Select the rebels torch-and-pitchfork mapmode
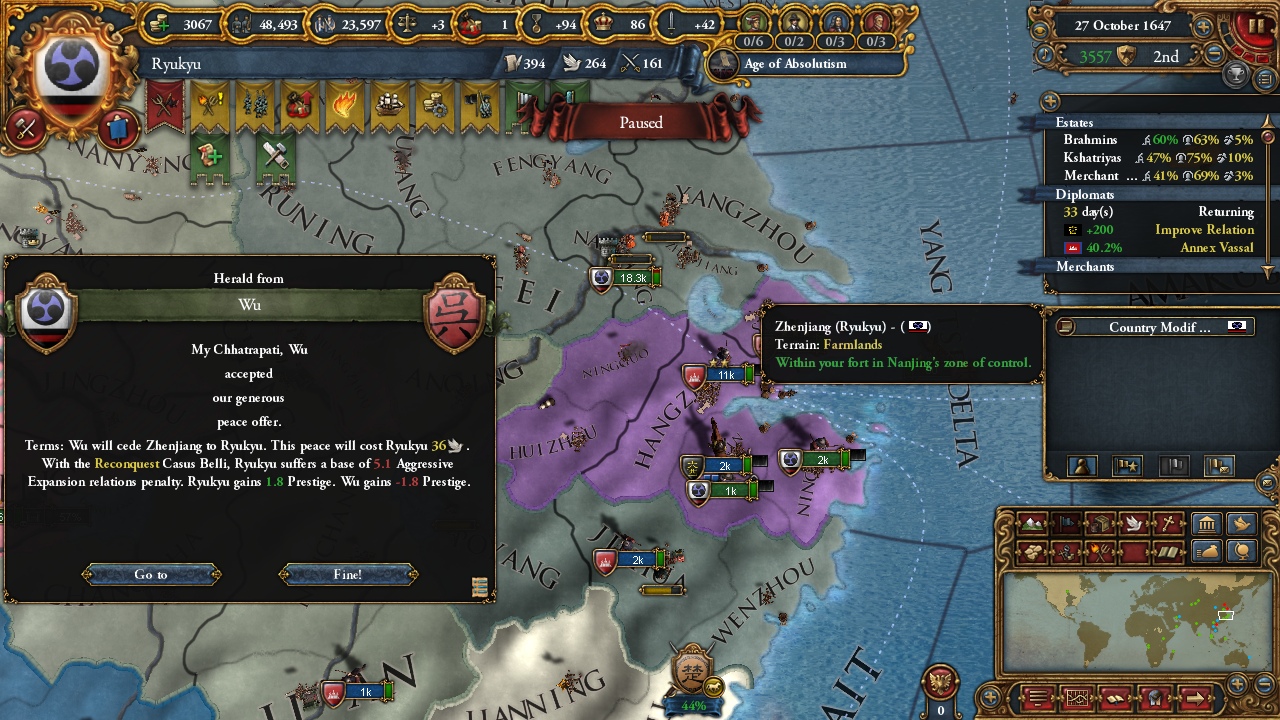The width and height of the screenshot is (1280, 720). click(1099, 549)
